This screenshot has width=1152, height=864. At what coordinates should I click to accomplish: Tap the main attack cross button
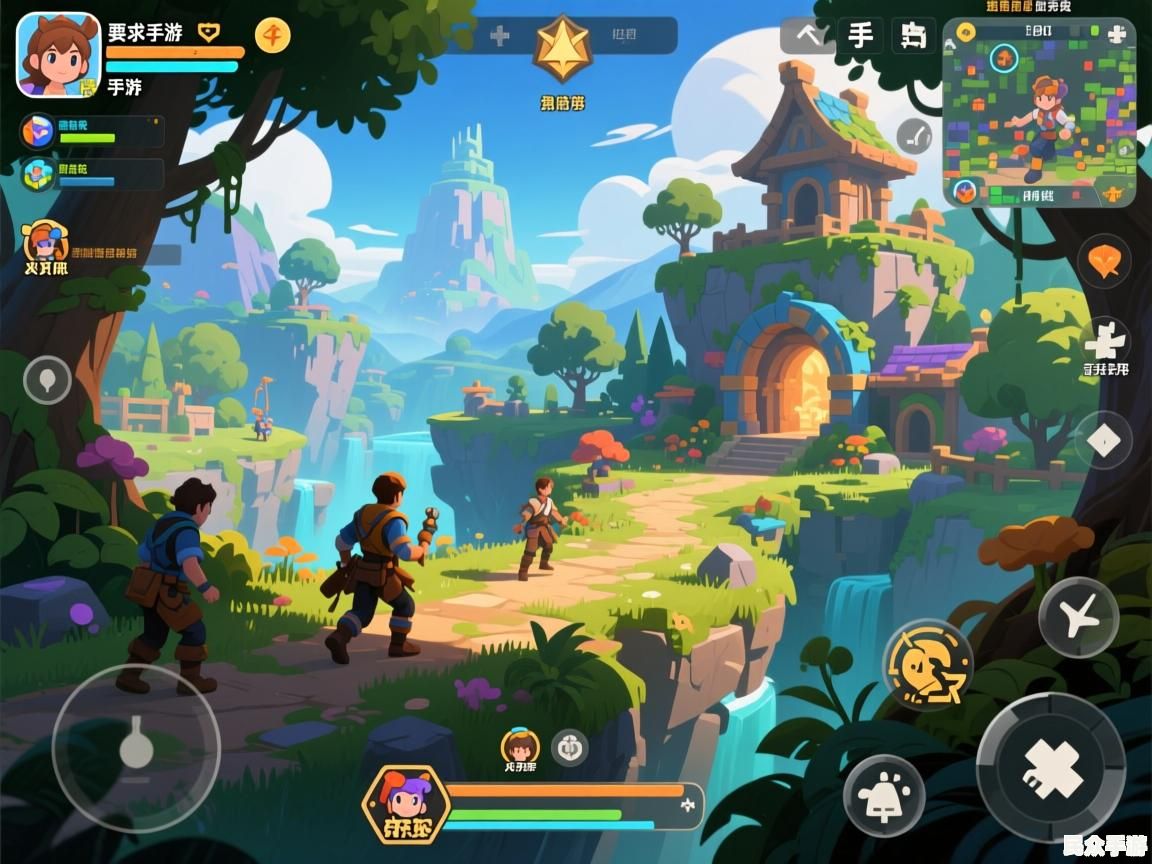[1051, 768]
